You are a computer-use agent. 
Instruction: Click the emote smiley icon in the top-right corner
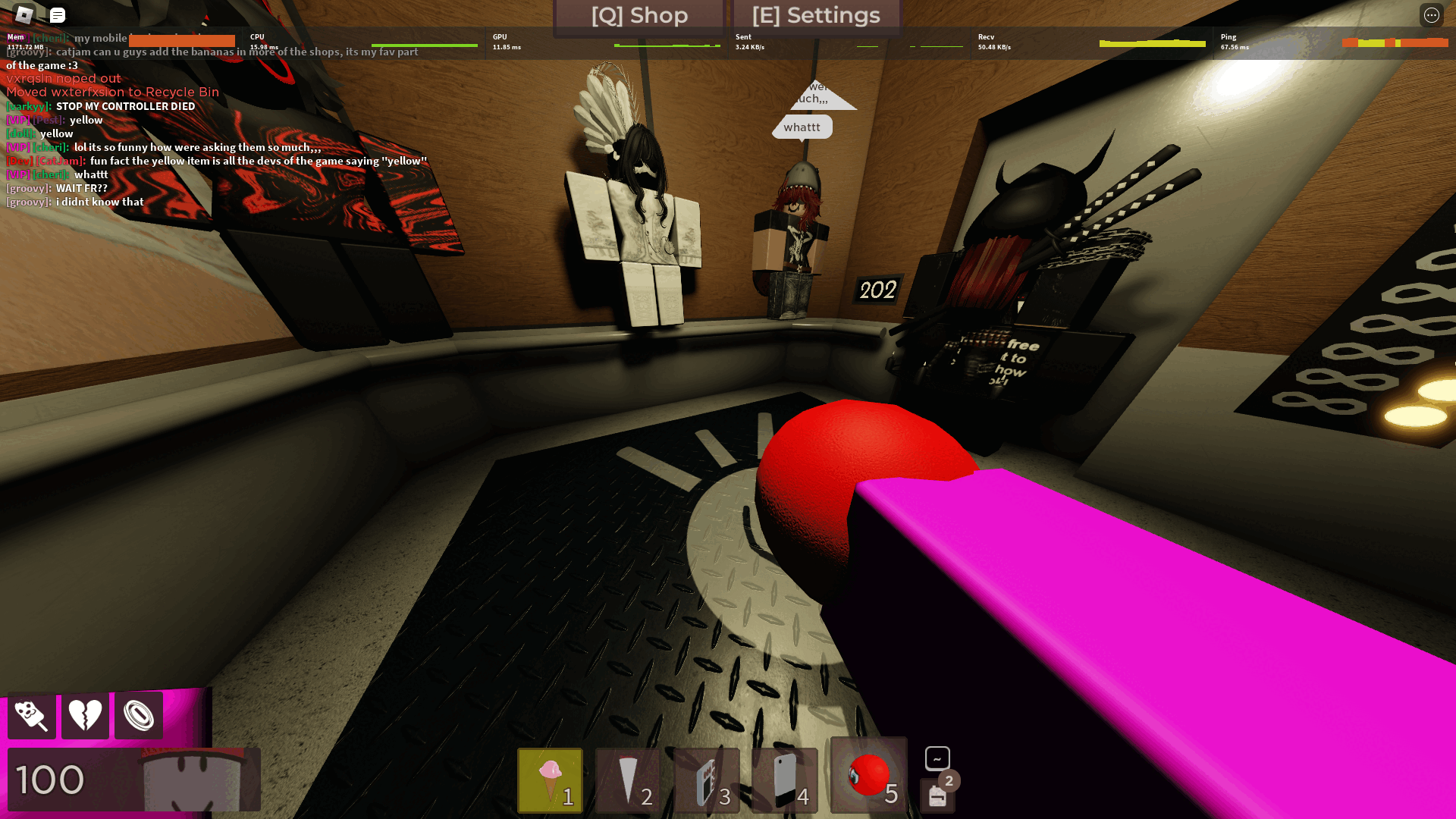tap(1432, 15)
